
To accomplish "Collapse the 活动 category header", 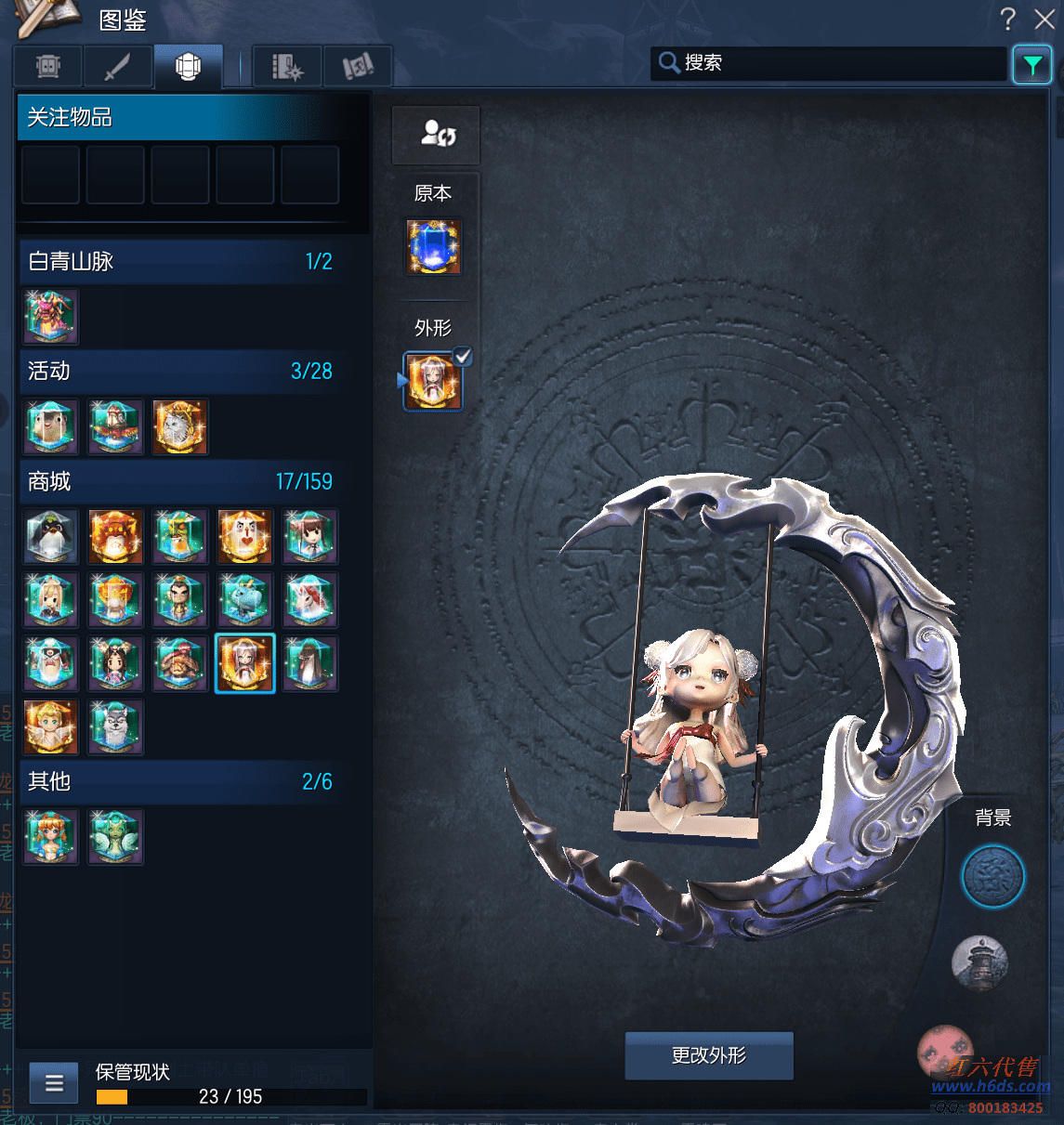I will pyautogui.click(x=181, y=372).
